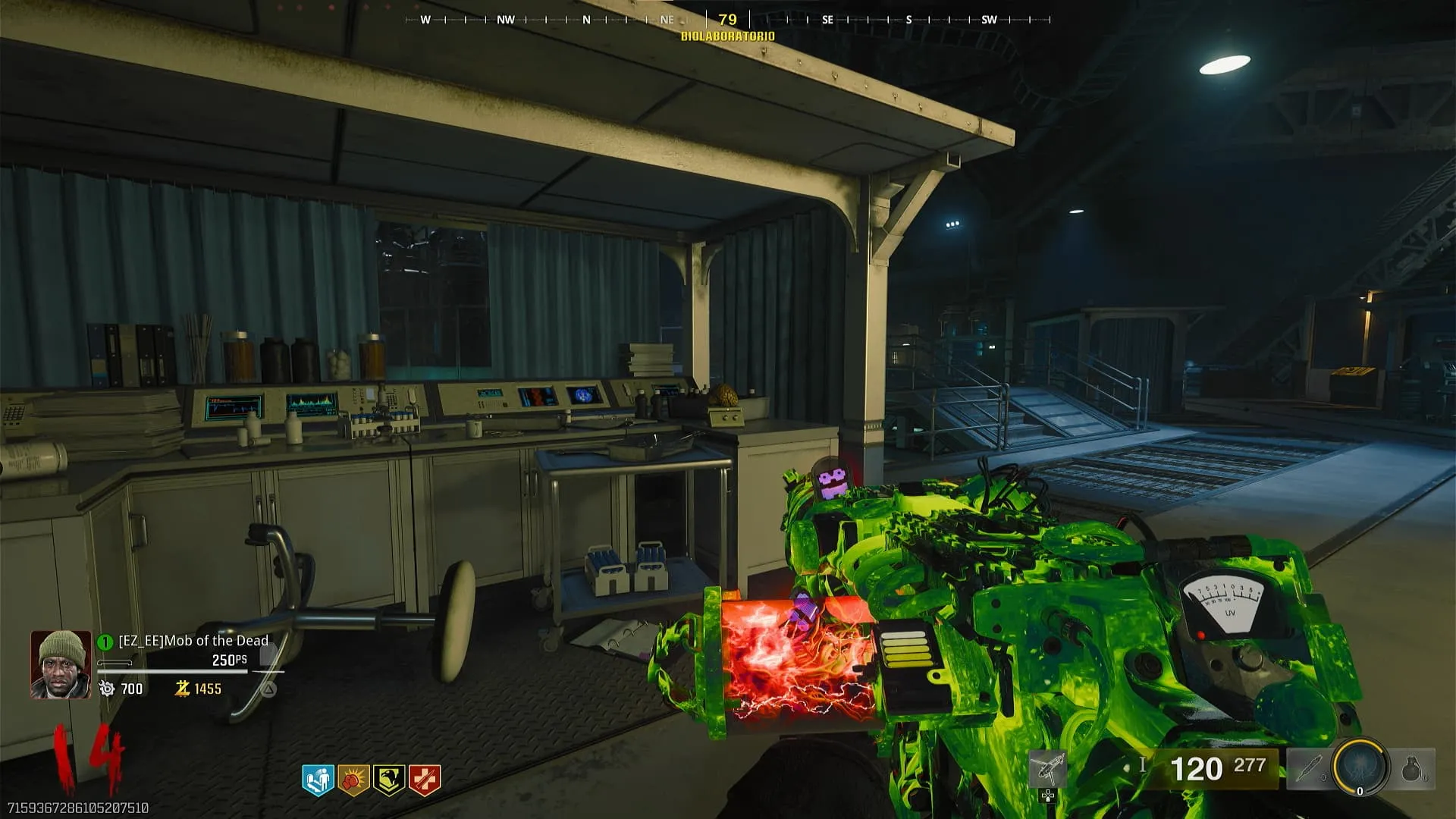1456x819 pixels.
Task: Click the green squad number 1 badge
Action: 105,642
